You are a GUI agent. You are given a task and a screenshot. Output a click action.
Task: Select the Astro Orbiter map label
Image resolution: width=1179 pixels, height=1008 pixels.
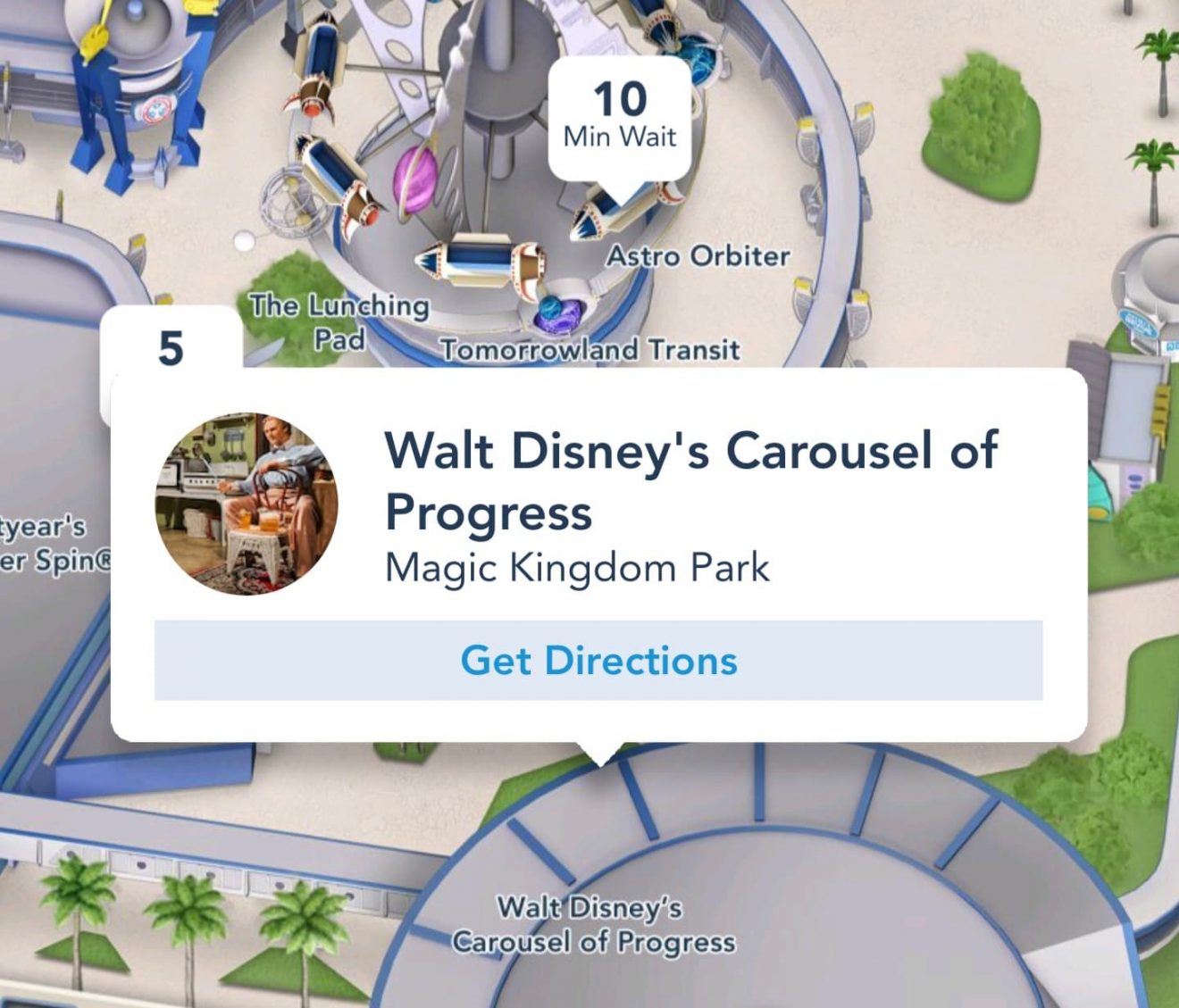pyautogui.click(x=699, y=257)
